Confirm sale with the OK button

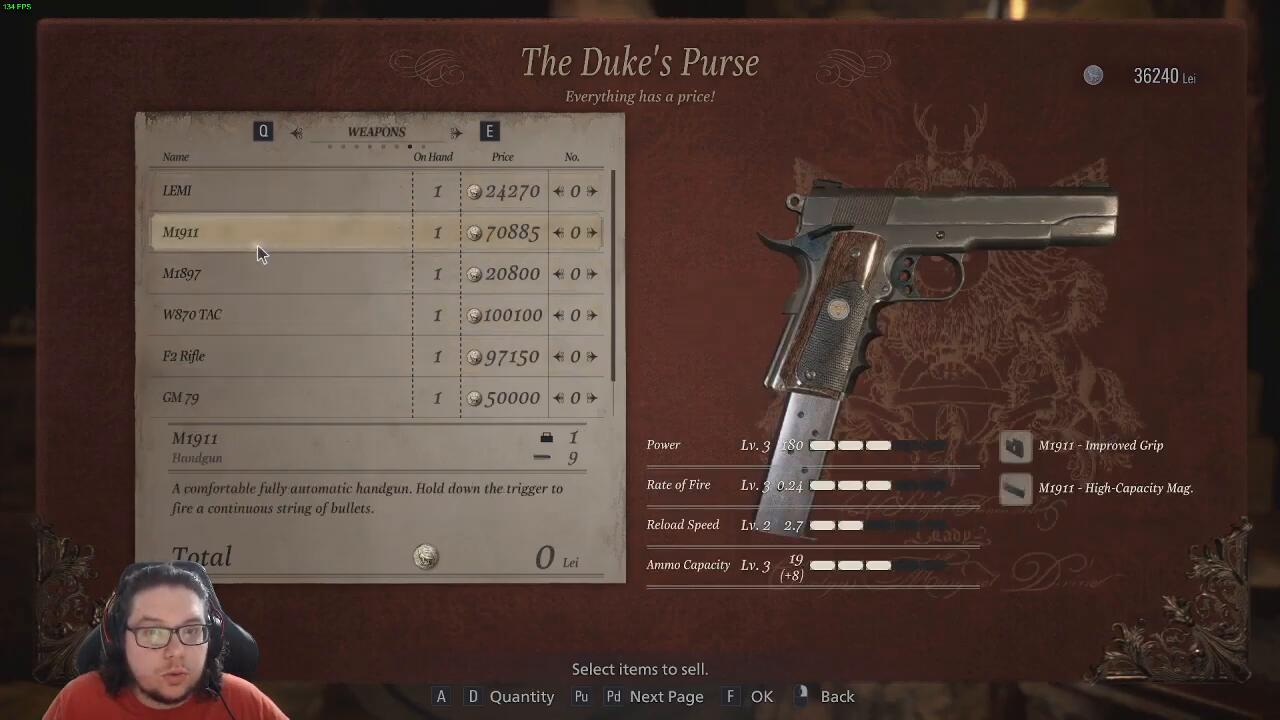point(761,696)
